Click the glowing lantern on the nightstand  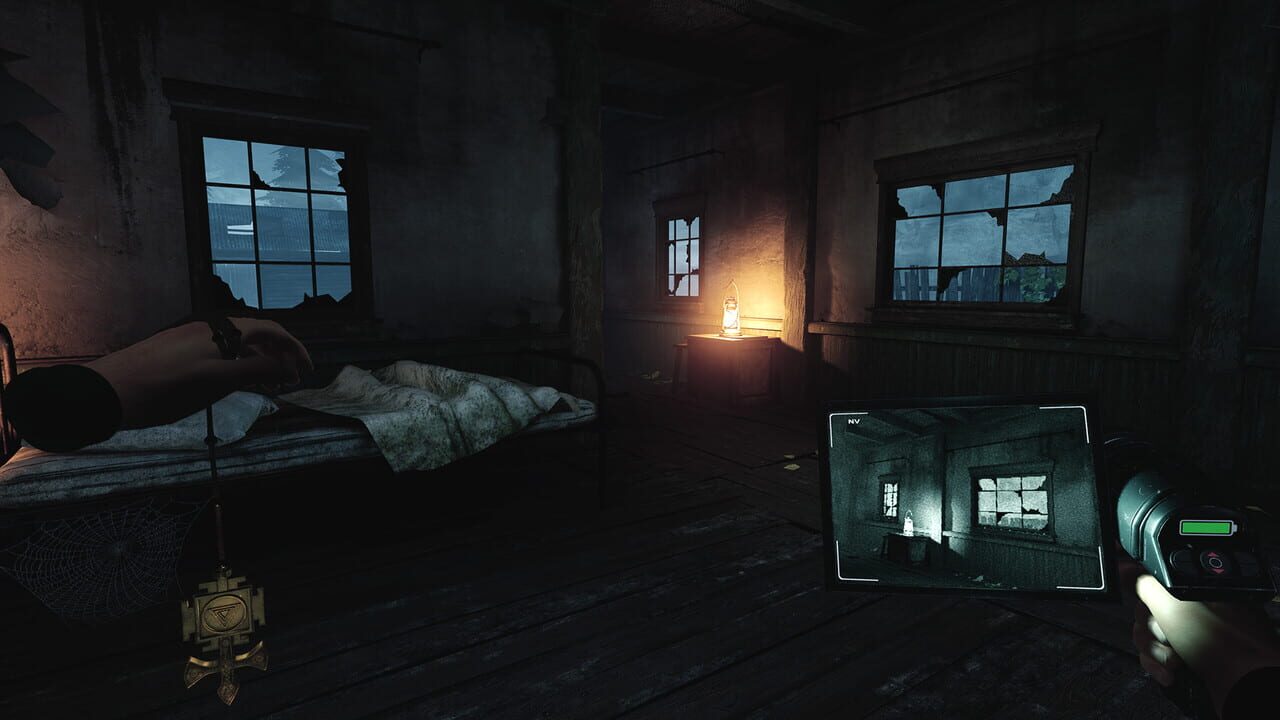tap(729, 314)
